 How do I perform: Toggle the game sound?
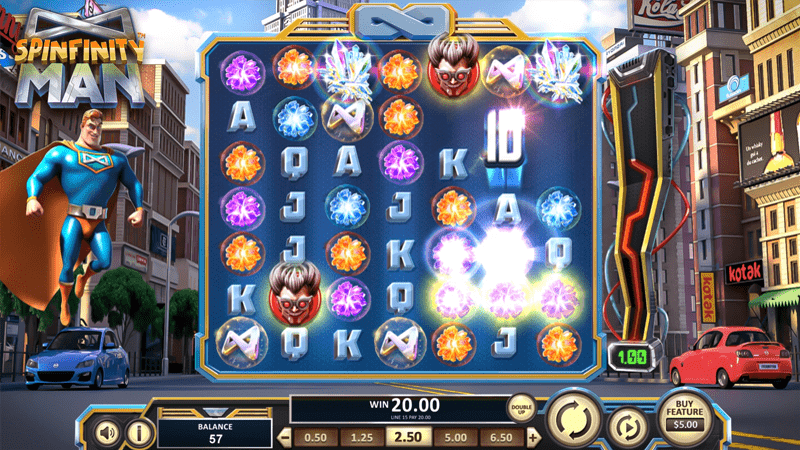107,432
